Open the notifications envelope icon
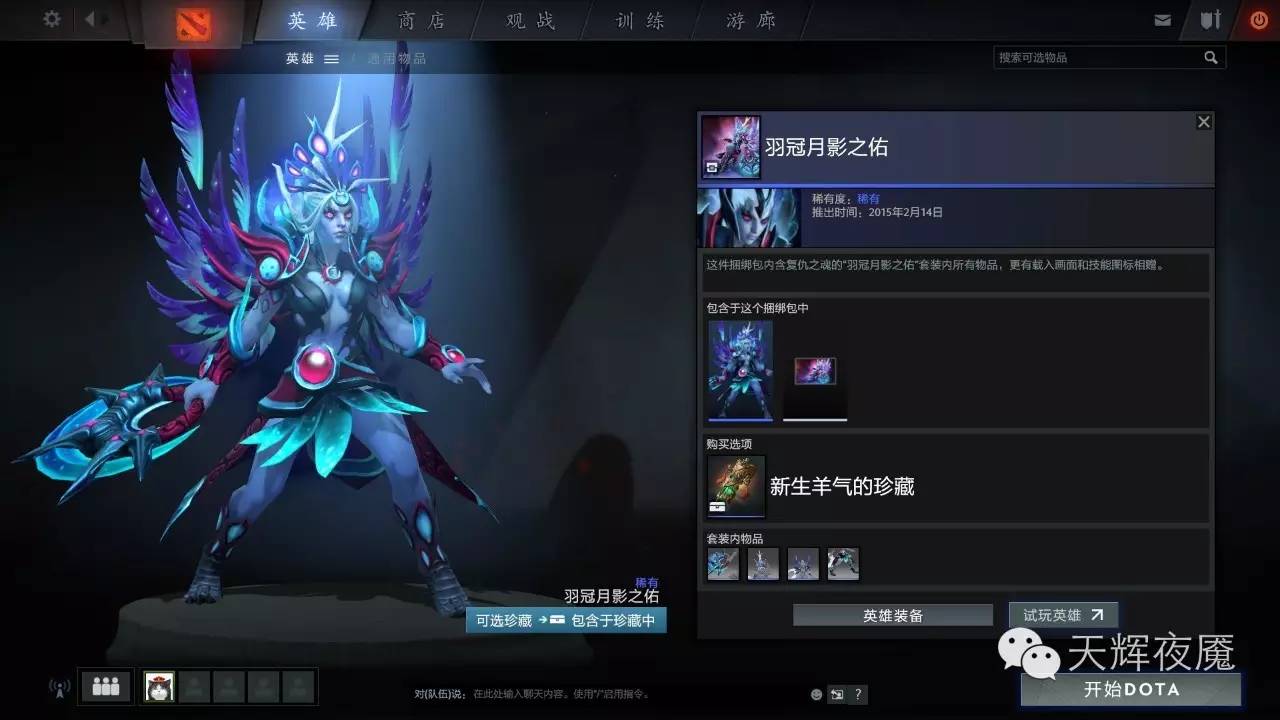 [1163, 18]
